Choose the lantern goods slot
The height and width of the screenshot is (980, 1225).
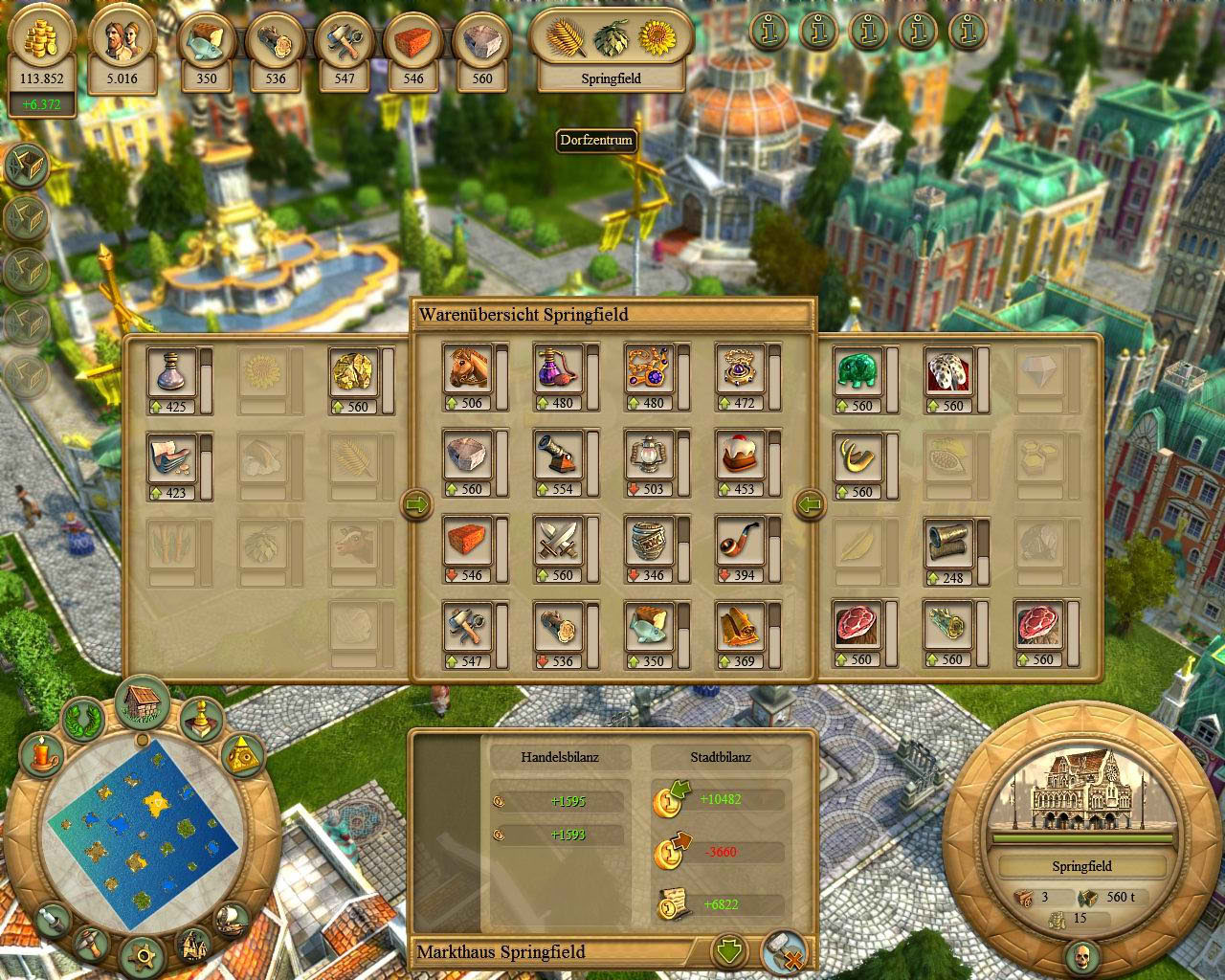click(648, 456)
